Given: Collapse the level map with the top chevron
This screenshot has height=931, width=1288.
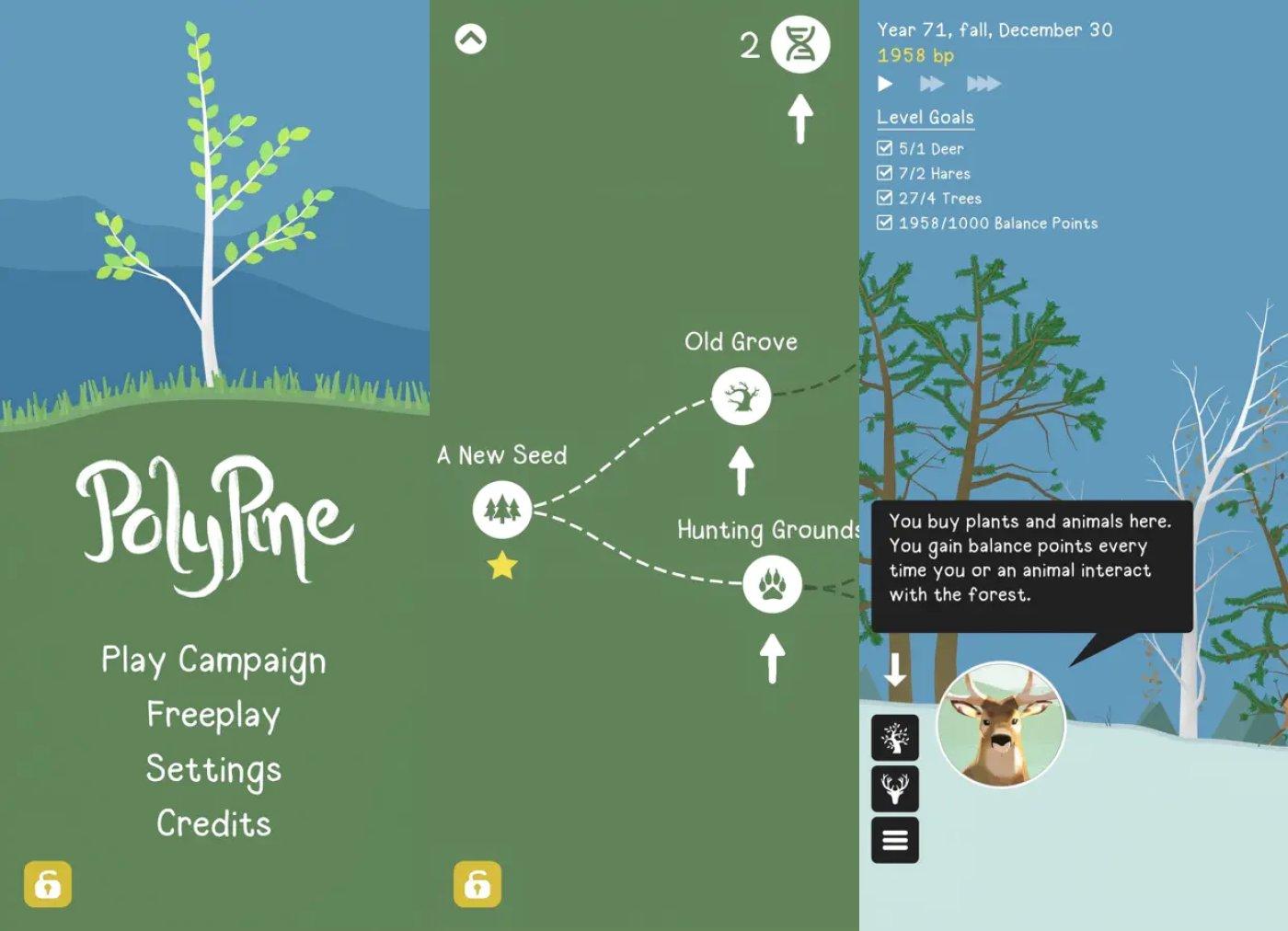Looking at the screenshot, I should point(471,37).
